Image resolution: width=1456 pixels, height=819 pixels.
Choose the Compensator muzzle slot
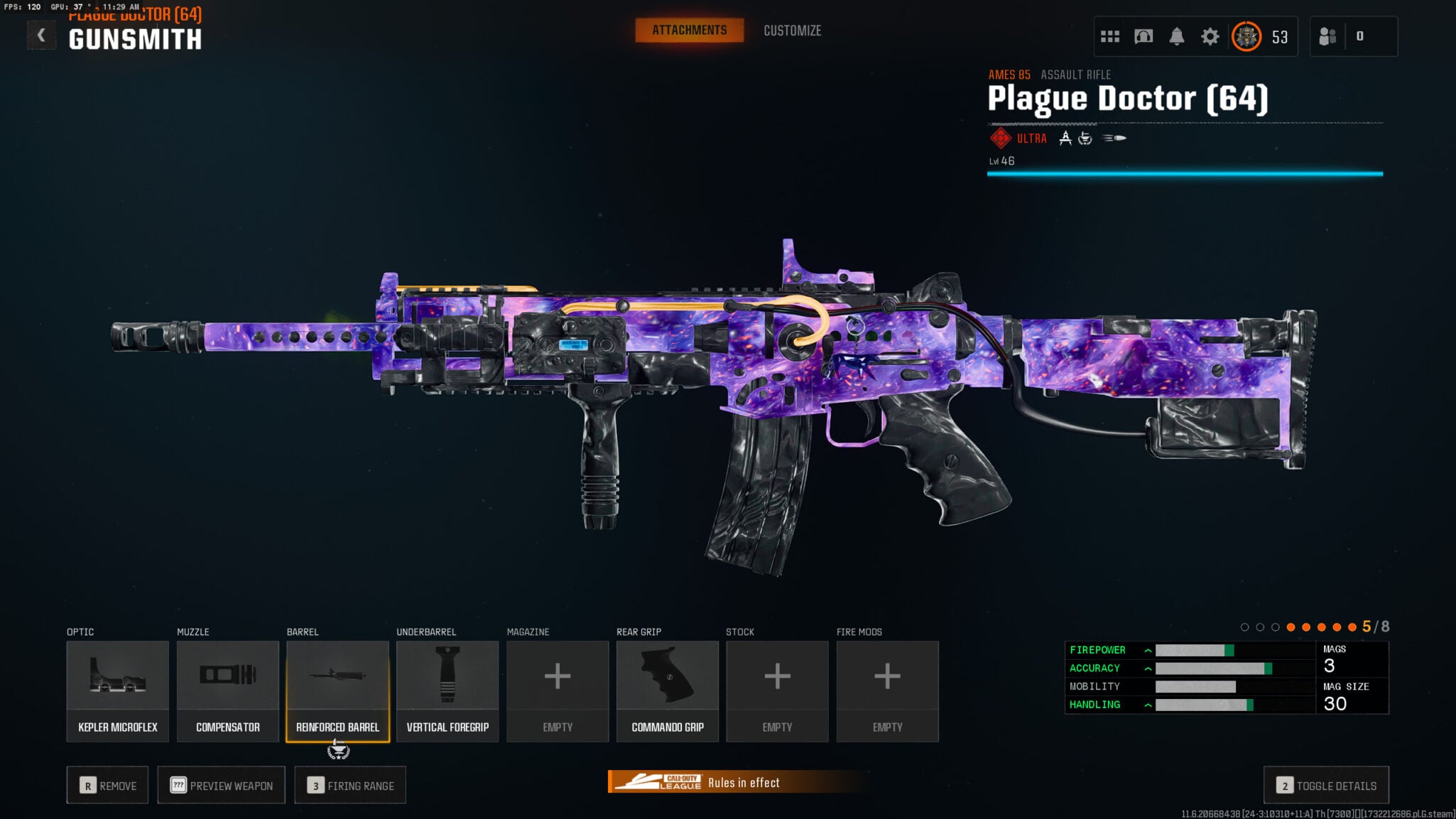(x=227, y=690)
